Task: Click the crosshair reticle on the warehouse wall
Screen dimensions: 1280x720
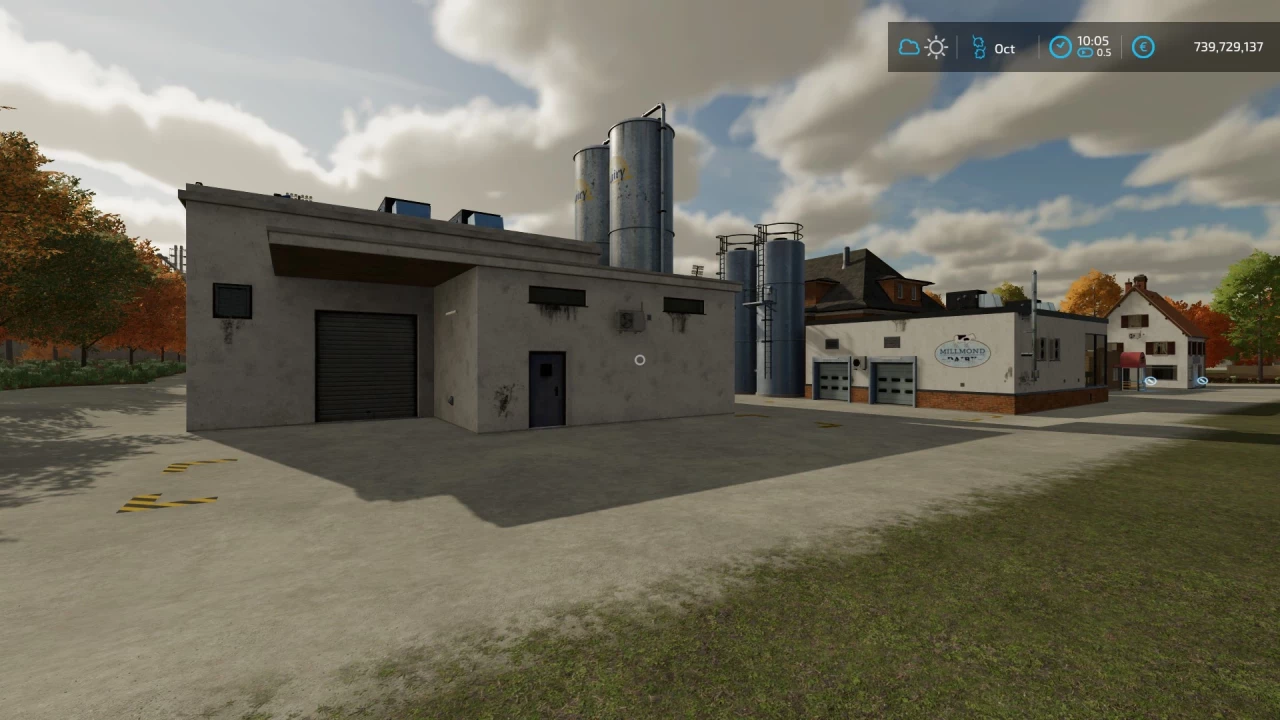Action: [640, 360]
